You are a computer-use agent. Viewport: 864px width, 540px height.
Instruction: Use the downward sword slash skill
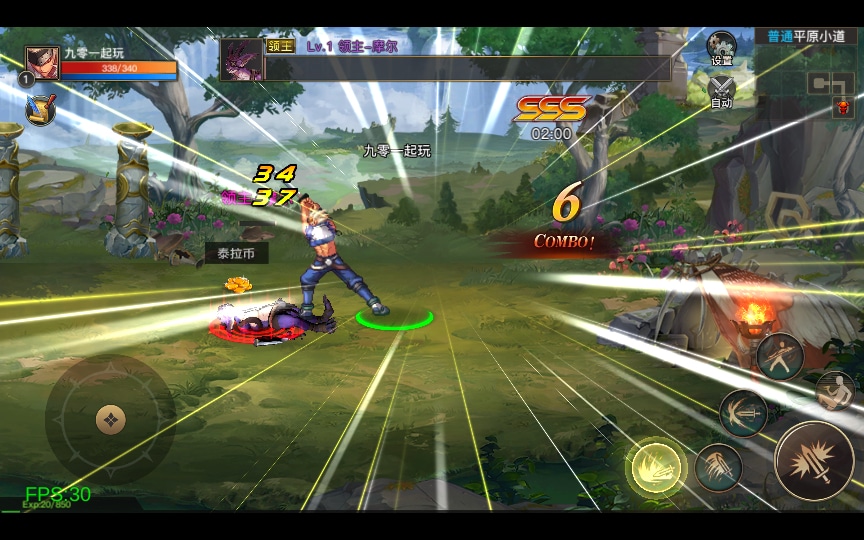pos(718,467)
